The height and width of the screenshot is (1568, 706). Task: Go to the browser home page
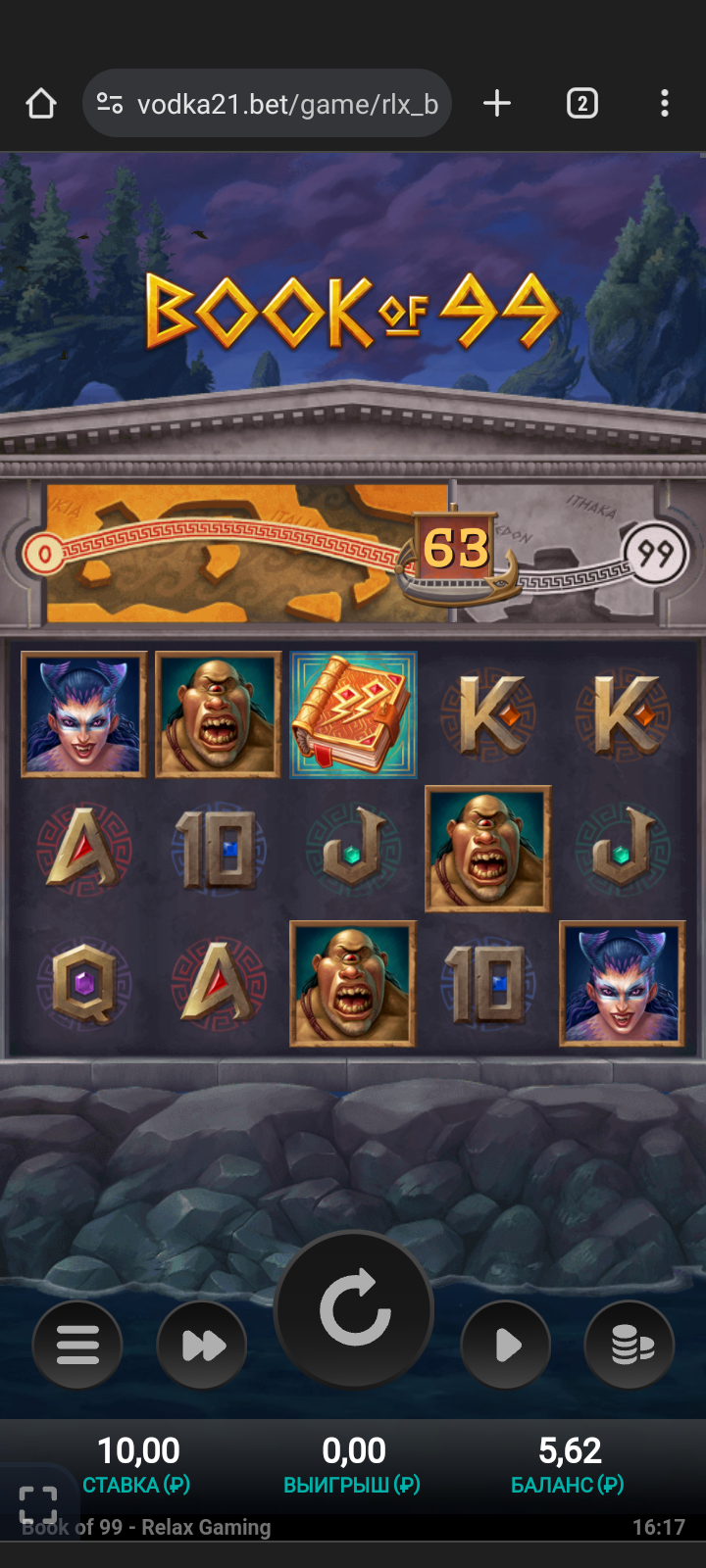pyautogui.click(x=41, y=104)
